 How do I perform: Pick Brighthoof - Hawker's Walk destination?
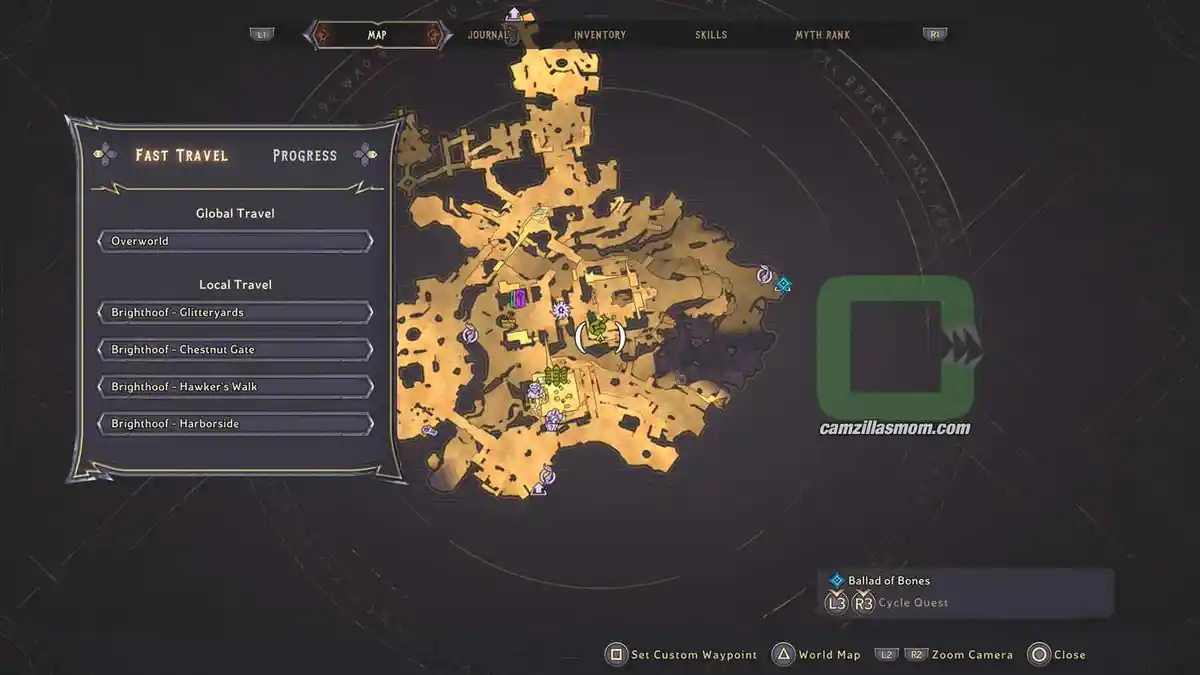tap(235, 387)
